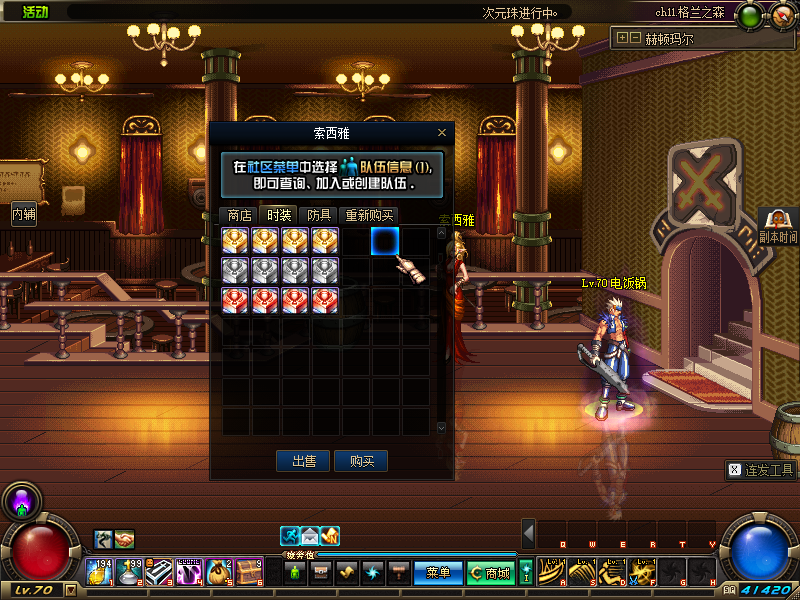
Task: Open the envelope mail icon
Action: tap(310, 535)
